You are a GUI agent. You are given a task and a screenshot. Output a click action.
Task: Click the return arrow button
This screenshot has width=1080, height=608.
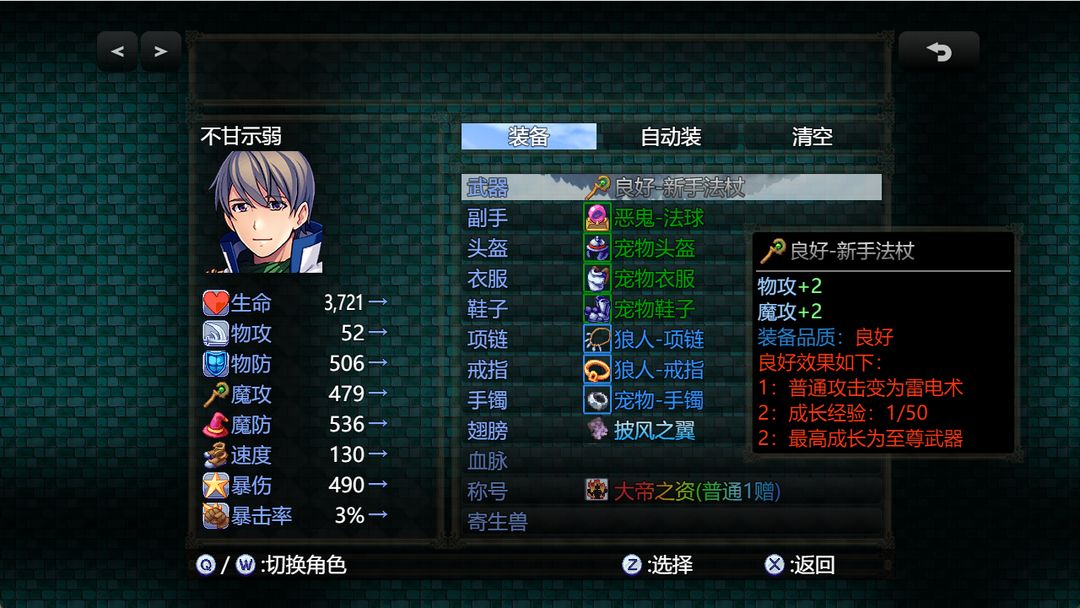(x=938, y=51)
